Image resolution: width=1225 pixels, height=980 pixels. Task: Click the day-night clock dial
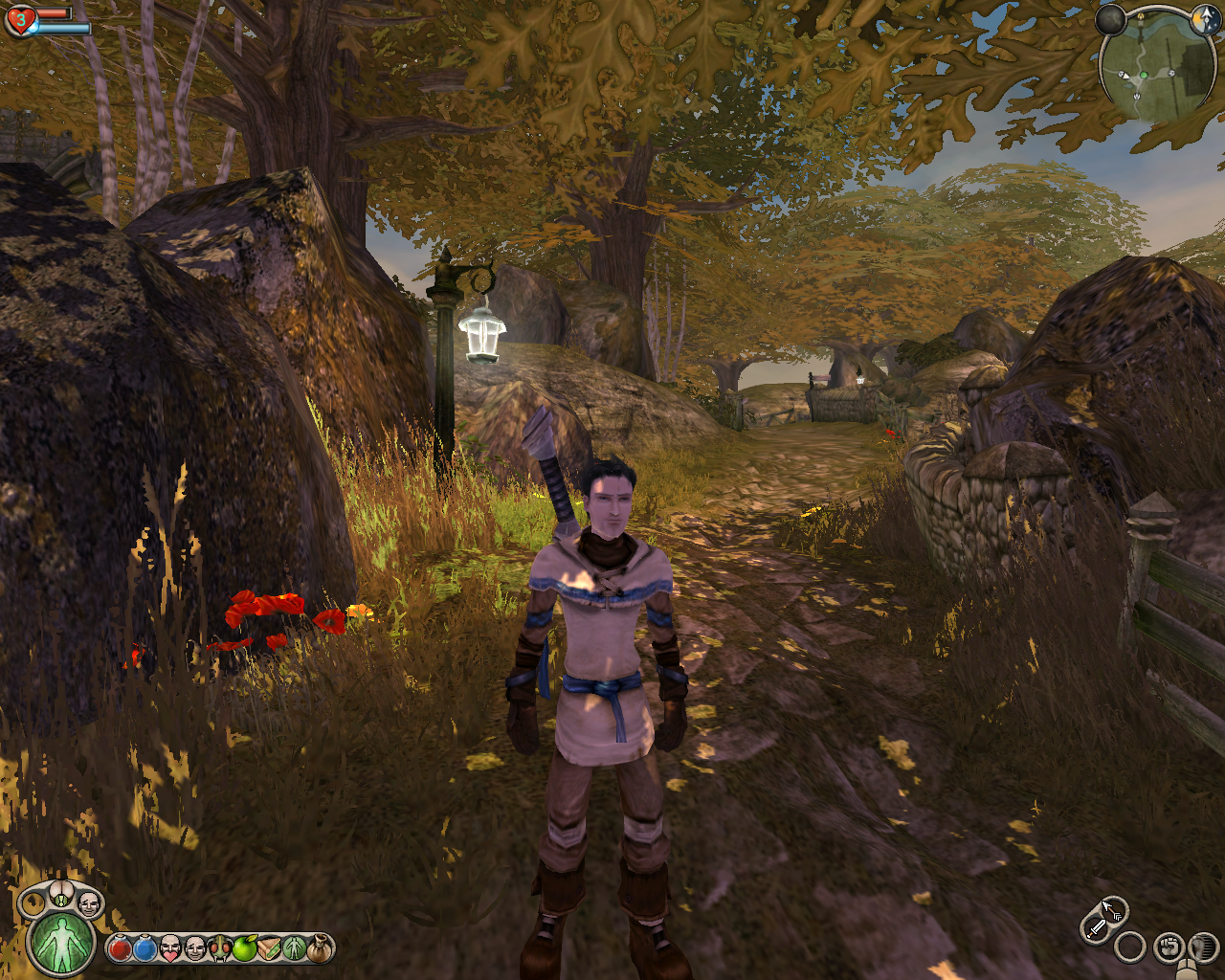(1205, 19)
